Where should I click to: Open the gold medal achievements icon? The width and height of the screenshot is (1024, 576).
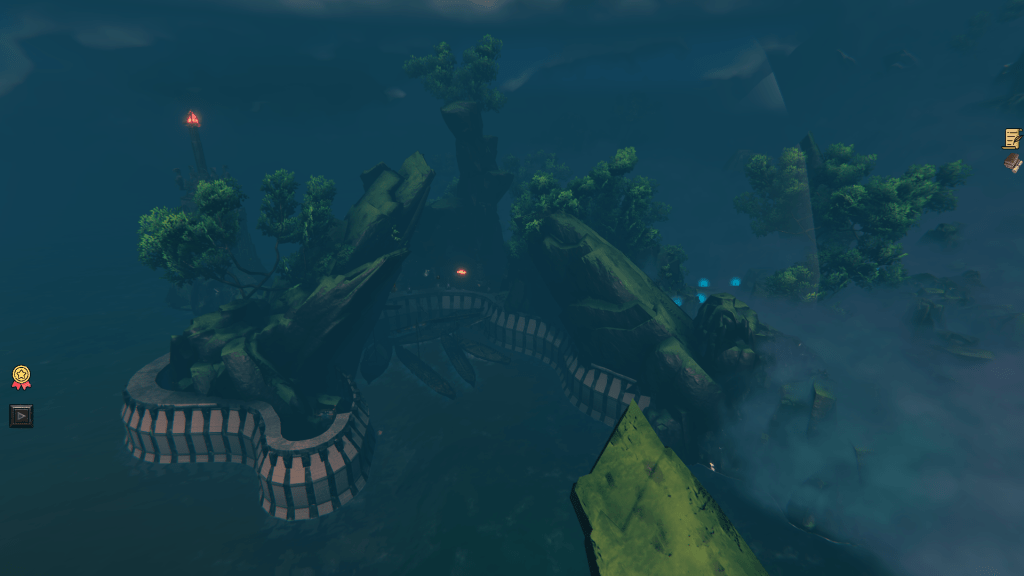coord(21,377)
